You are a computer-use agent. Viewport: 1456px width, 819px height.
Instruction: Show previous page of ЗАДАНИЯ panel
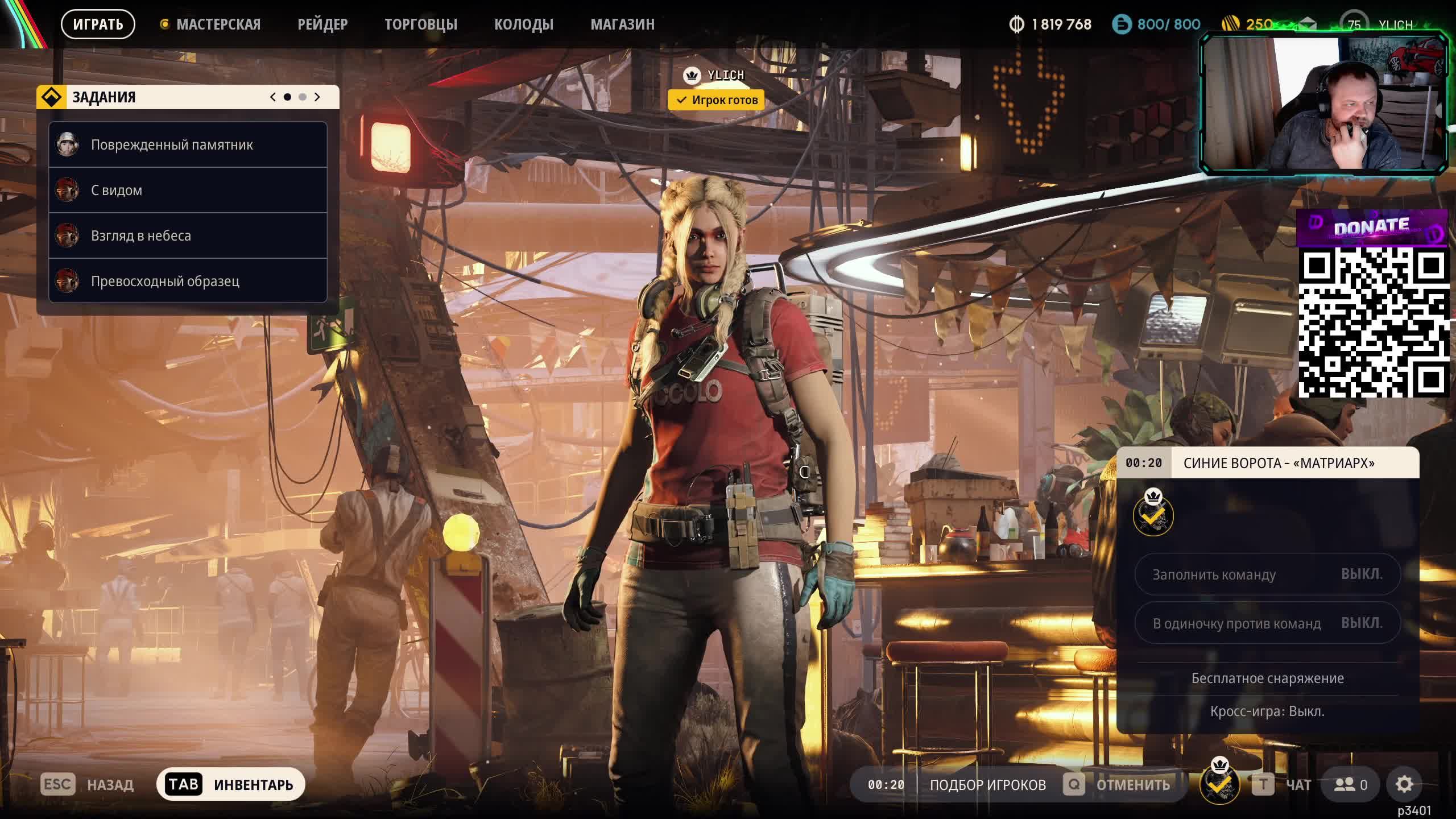coord(273,97)
